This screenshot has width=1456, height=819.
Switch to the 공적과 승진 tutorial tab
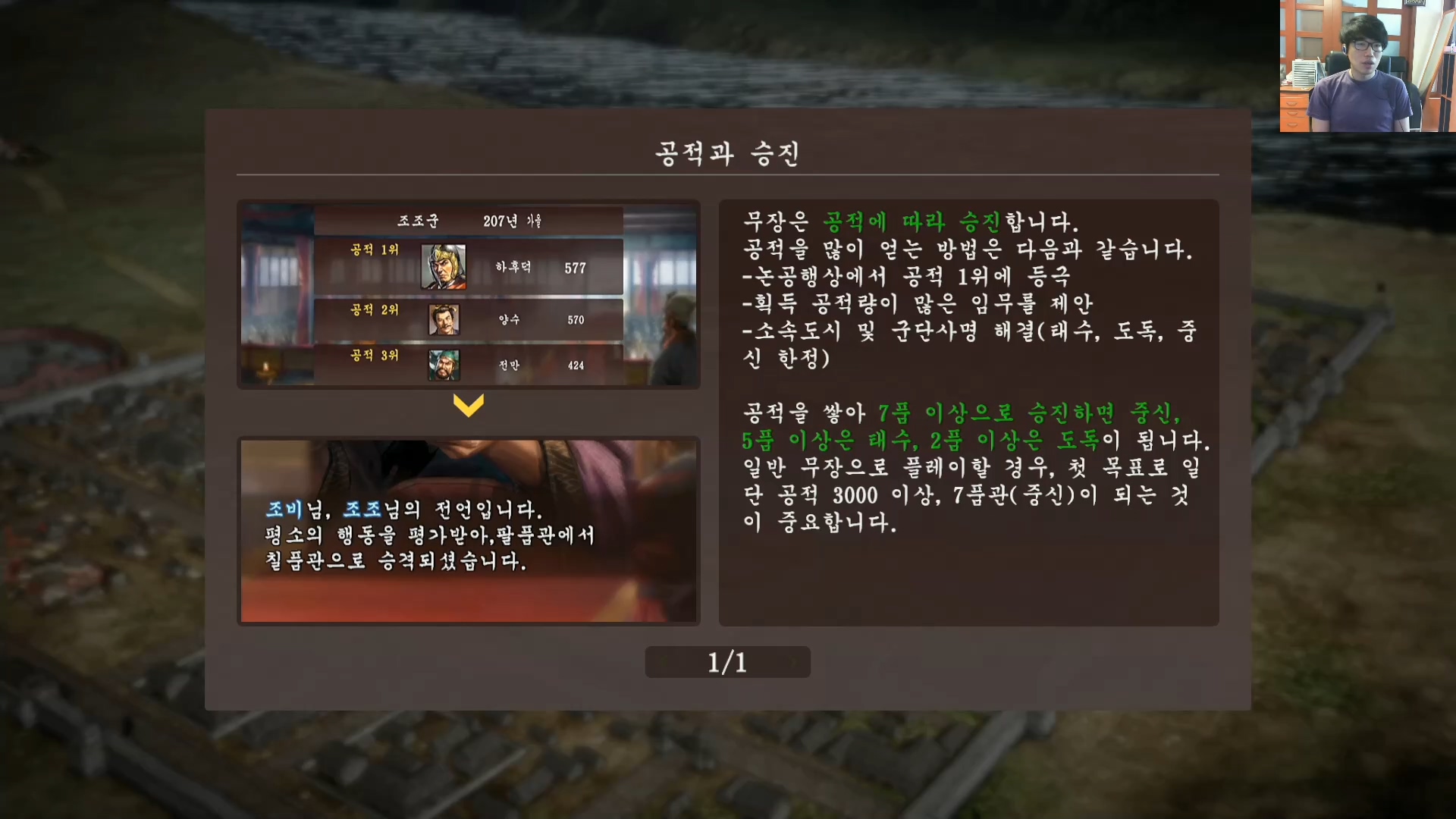tap(726, 155)
